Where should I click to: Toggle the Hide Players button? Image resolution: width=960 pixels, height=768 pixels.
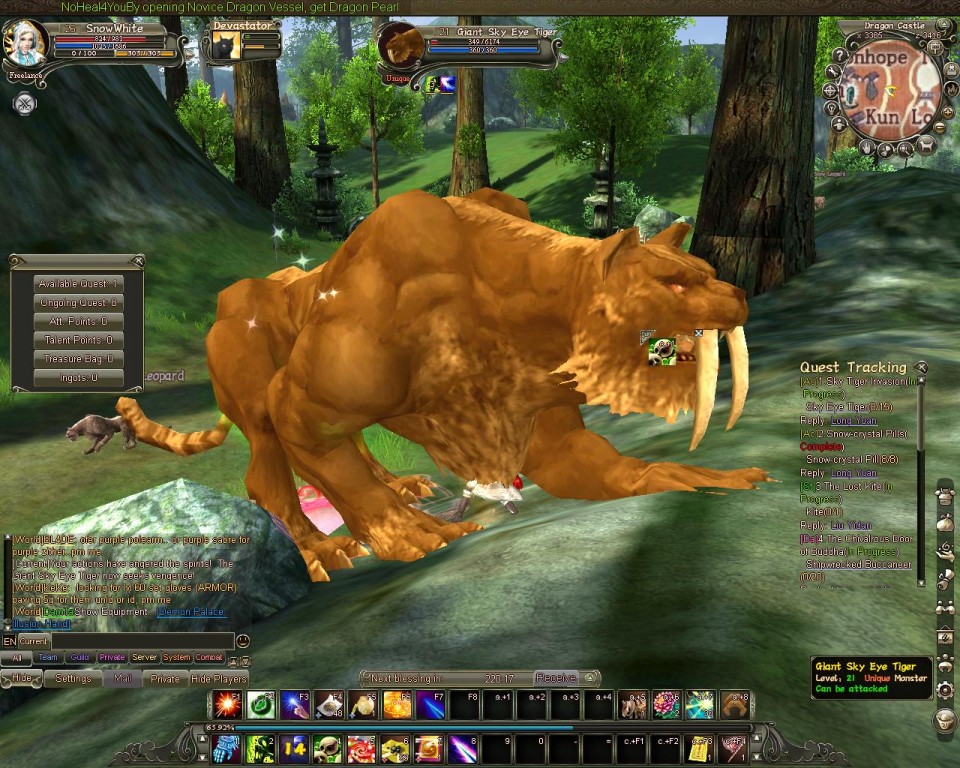click(x=219, y=678)
